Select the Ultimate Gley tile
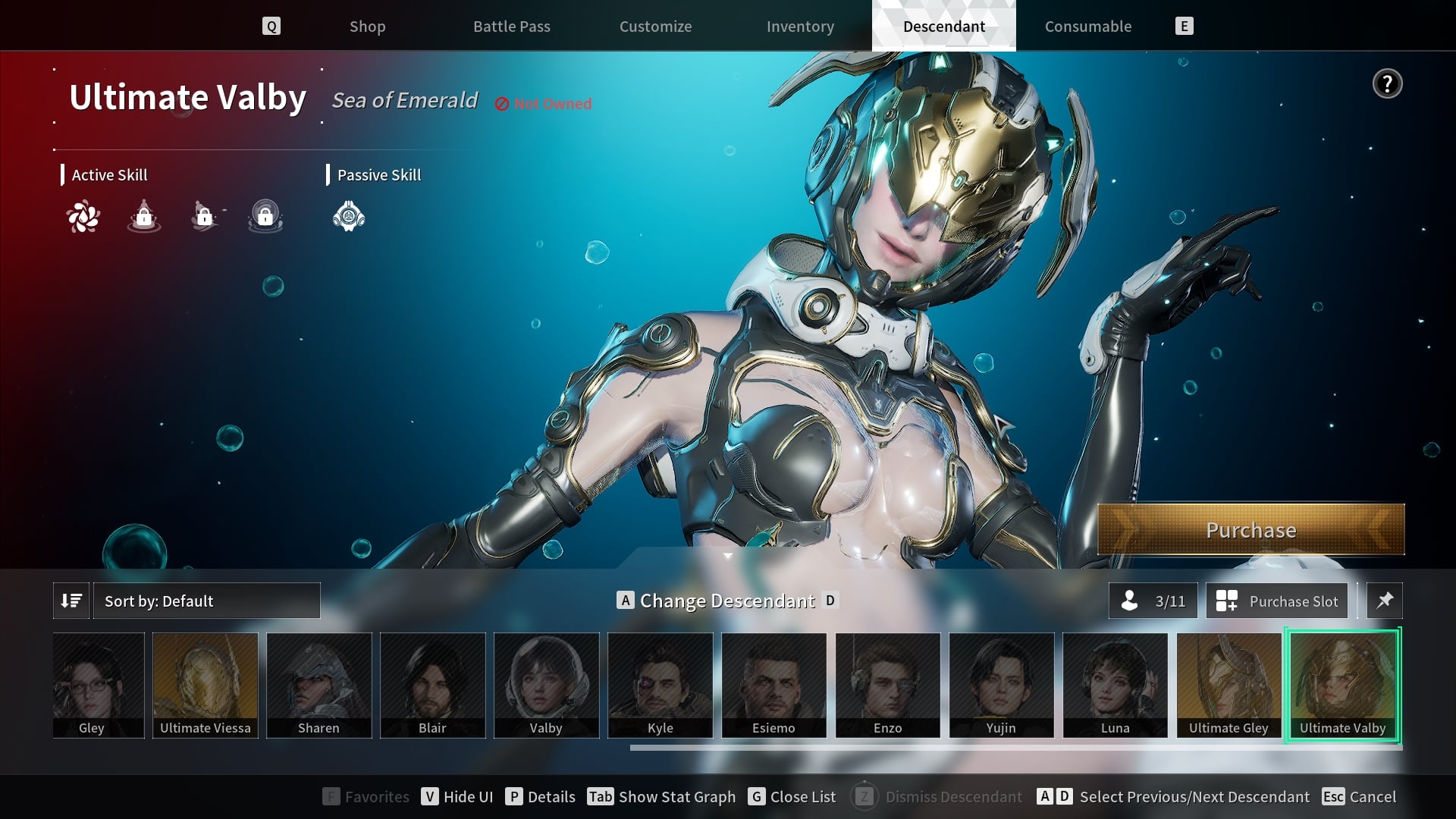Screen dimensions: 1456x819 tap(1228, 685)
